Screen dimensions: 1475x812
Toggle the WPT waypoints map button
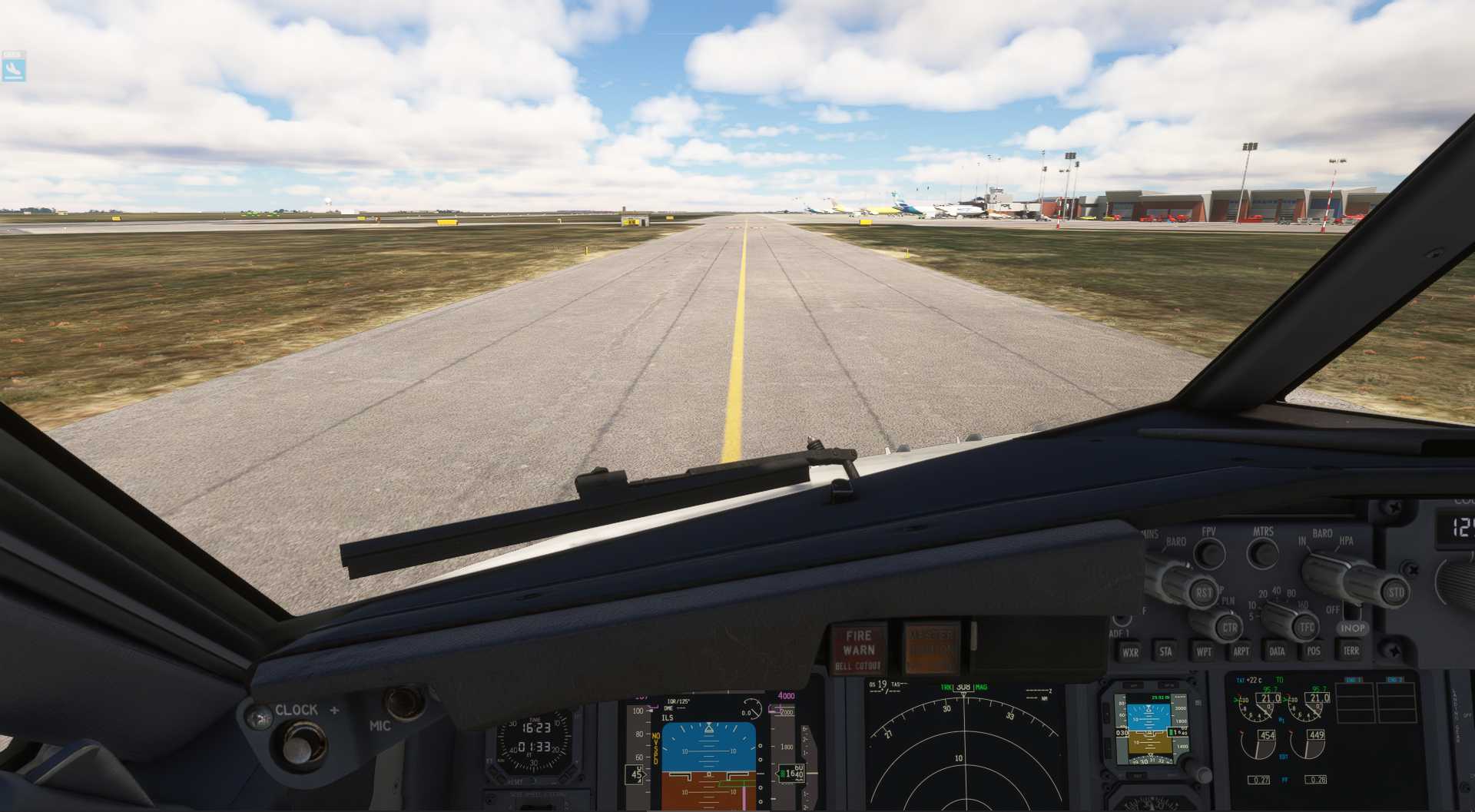[x=1203, y=651]
